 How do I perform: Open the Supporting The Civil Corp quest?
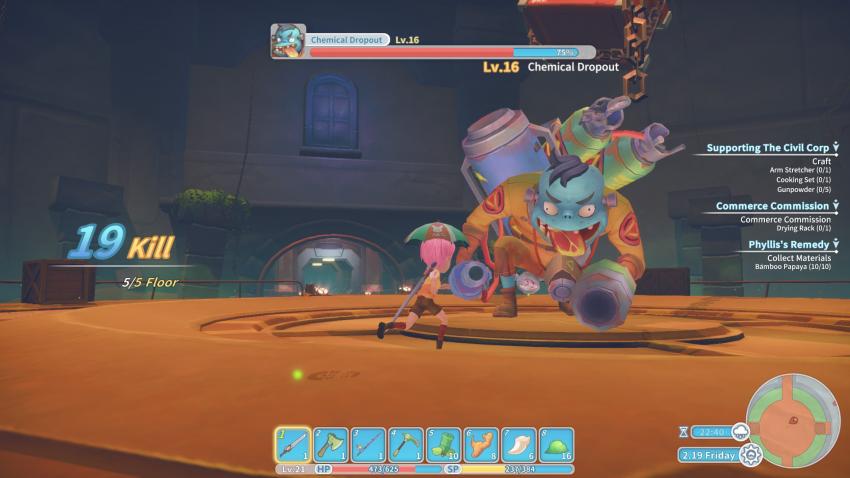coord(767,148)
